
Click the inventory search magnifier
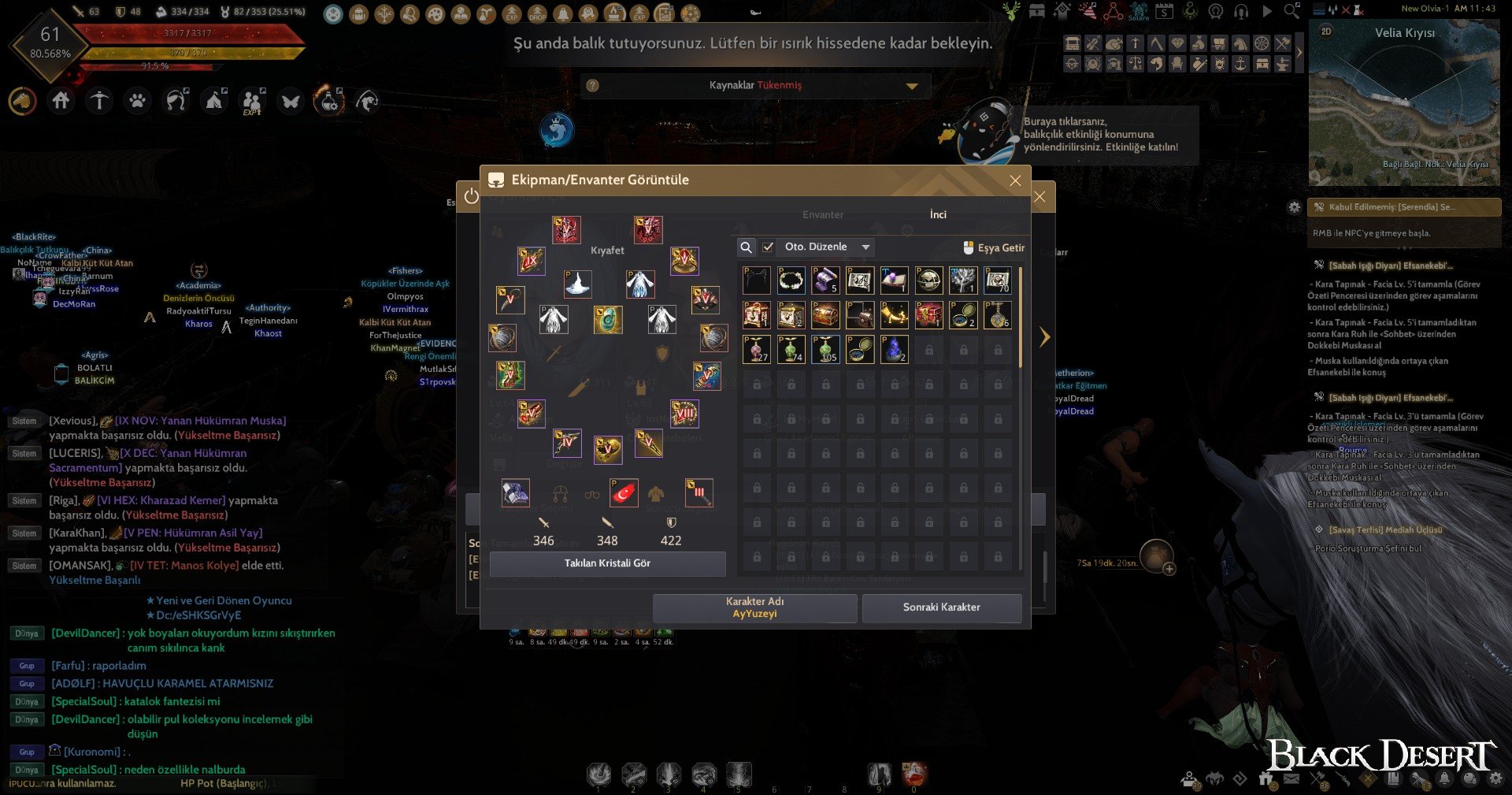click(746, 247)
